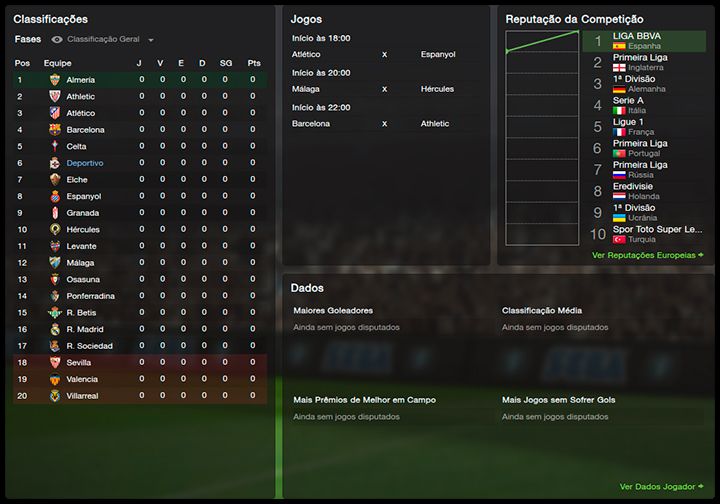Choose Eredivisie Holanda competition
Screen dimensions: 720x504
click(635, 191)
